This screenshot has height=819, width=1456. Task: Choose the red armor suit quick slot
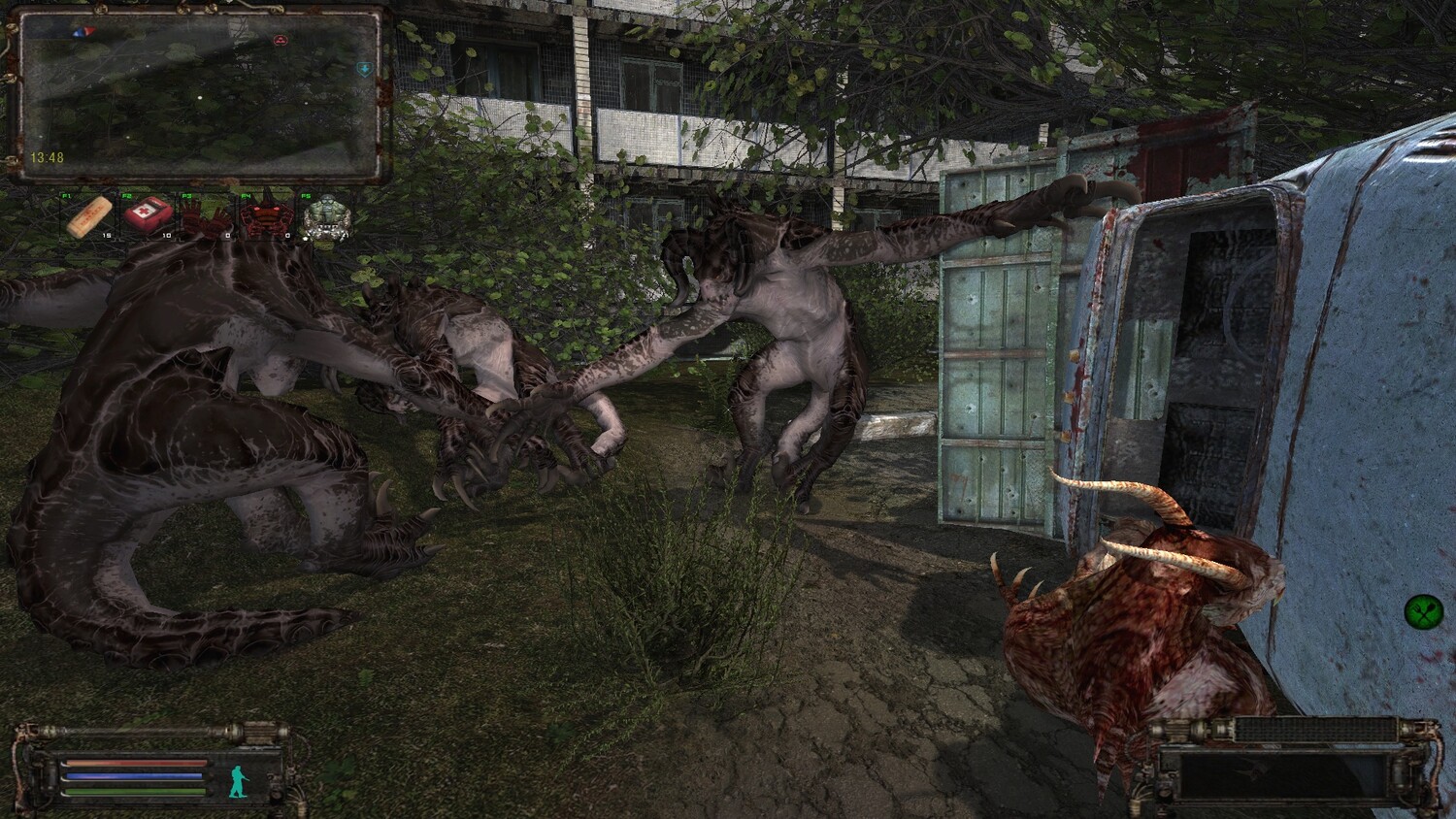(264, 219)
